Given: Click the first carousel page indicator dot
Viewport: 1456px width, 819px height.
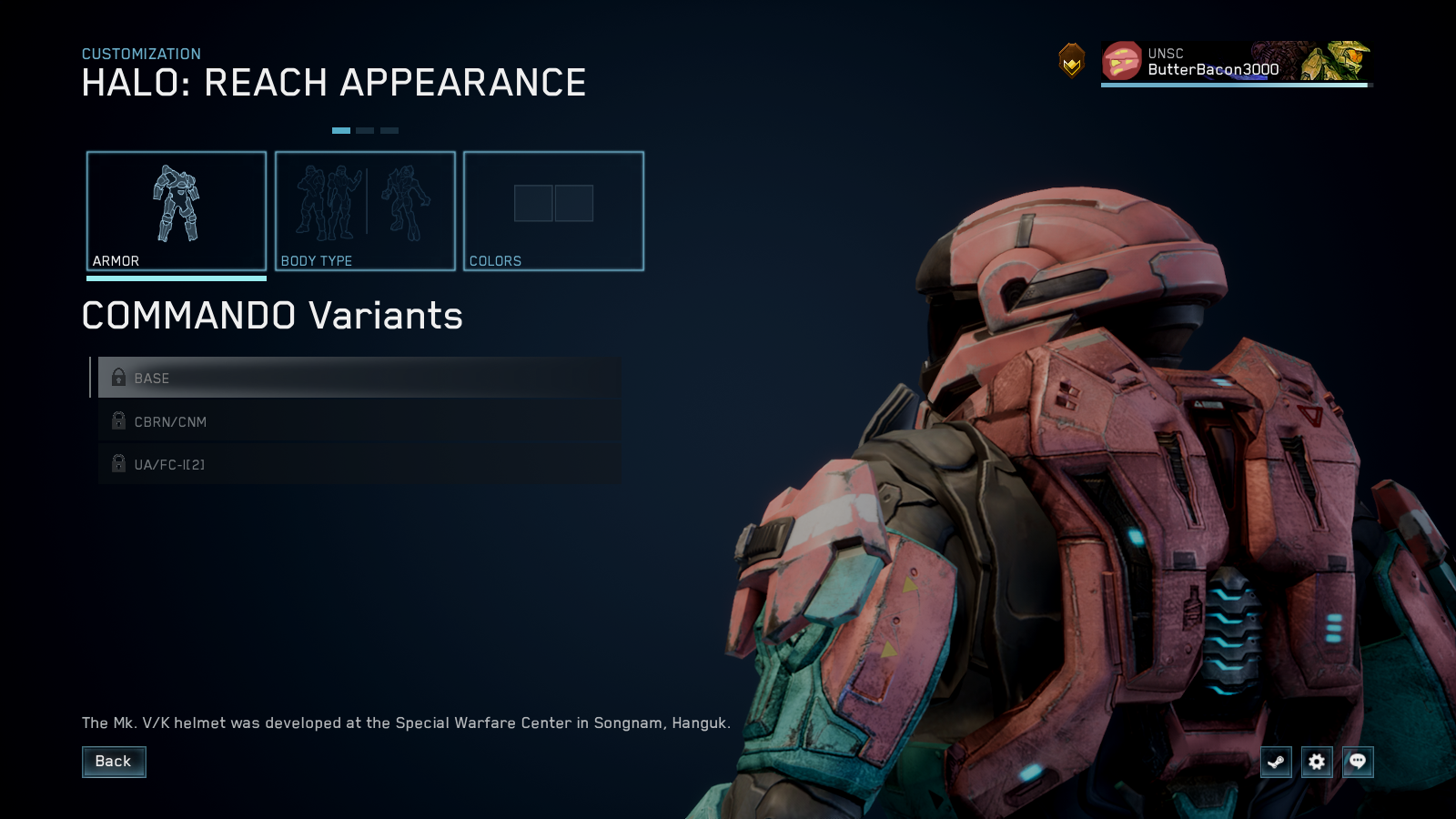Looking at the screenshot, I should (x=343, y=130).
